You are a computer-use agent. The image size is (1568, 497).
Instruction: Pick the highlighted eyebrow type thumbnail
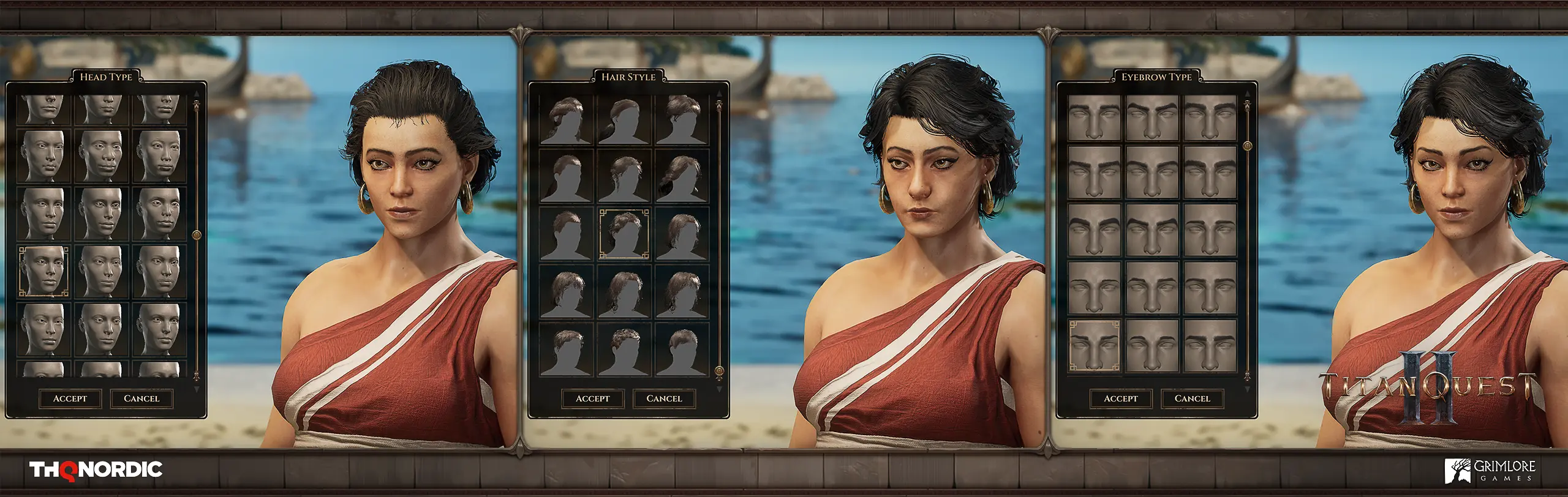point(1094,346)
